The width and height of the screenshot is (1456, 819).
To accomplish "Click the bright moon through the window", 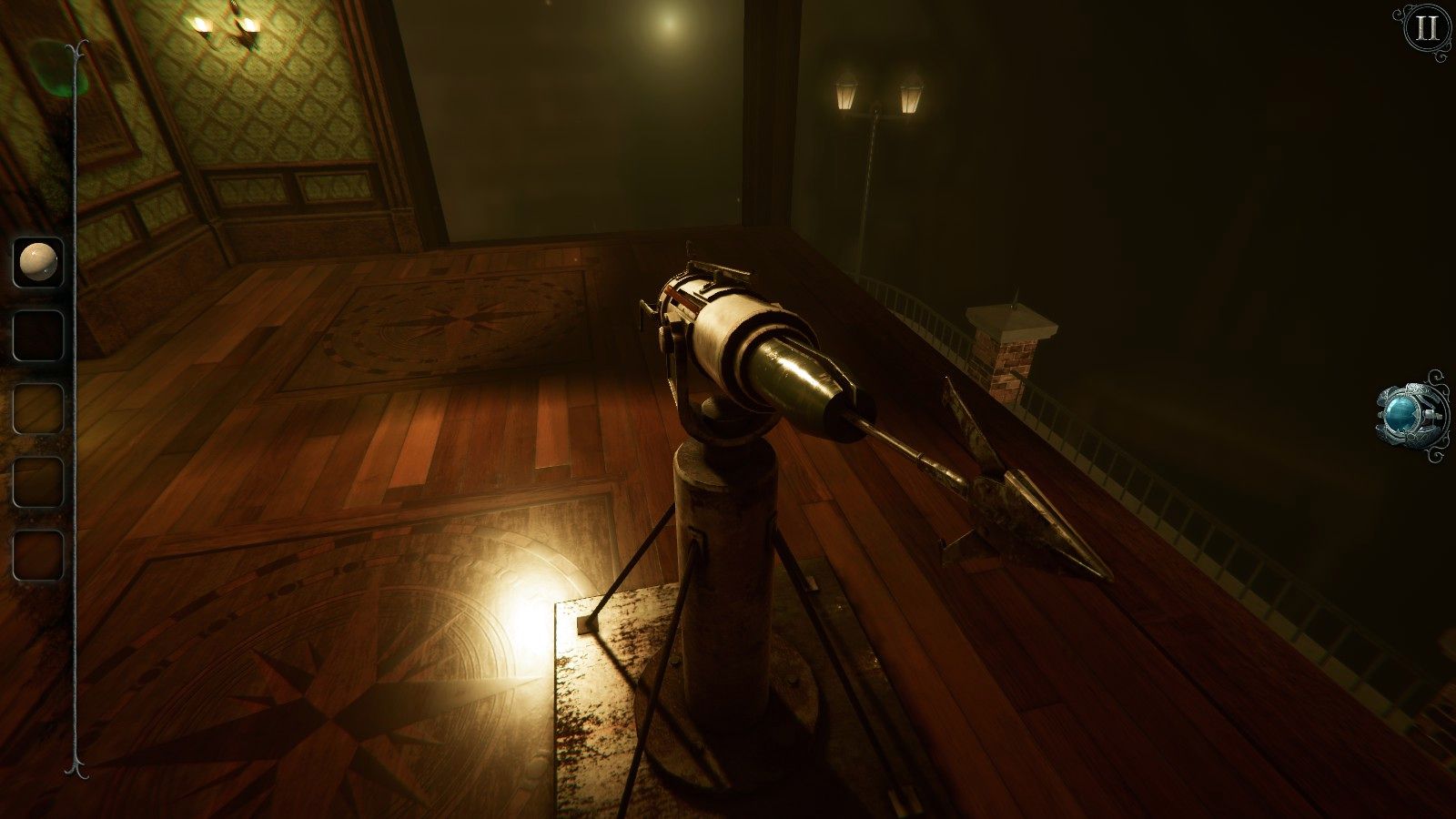I will [x=667, y=24].
